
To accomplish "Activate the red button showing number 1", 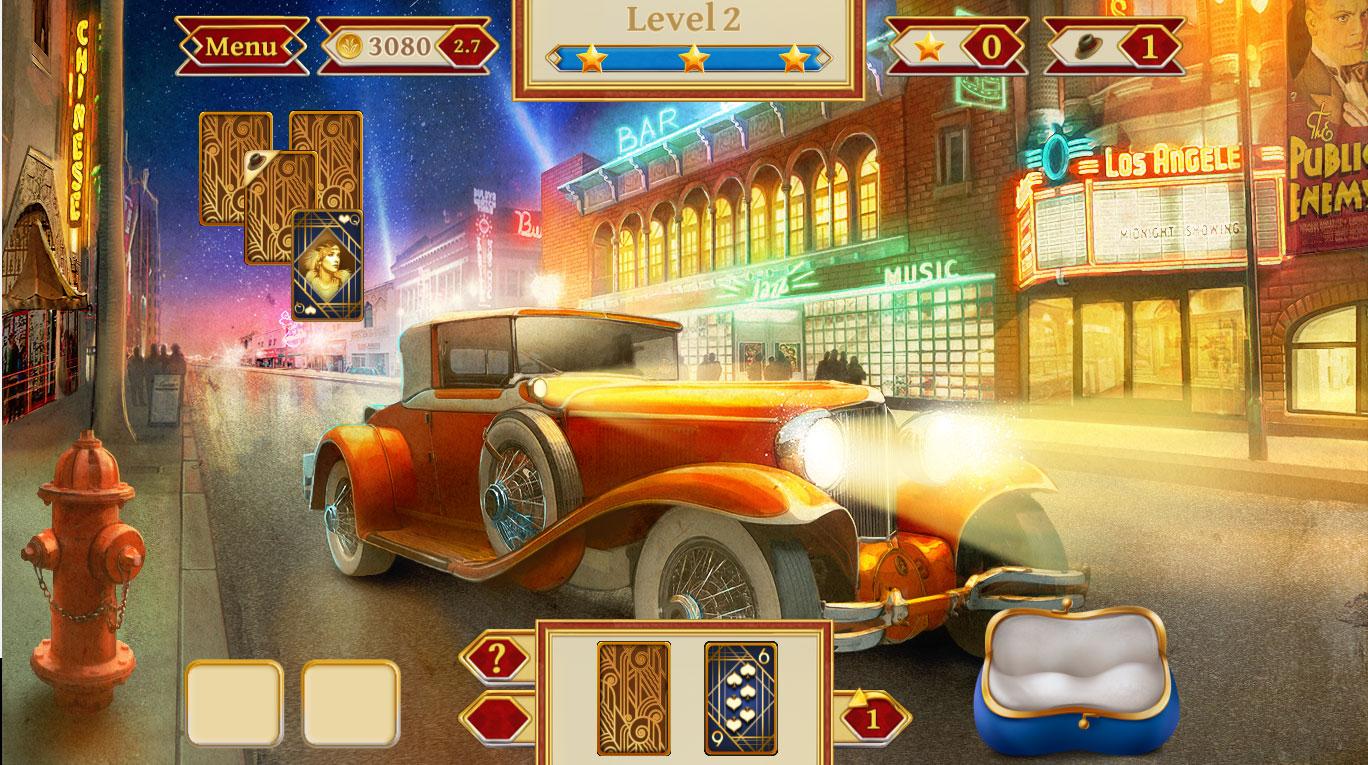I will coord(872,718).
